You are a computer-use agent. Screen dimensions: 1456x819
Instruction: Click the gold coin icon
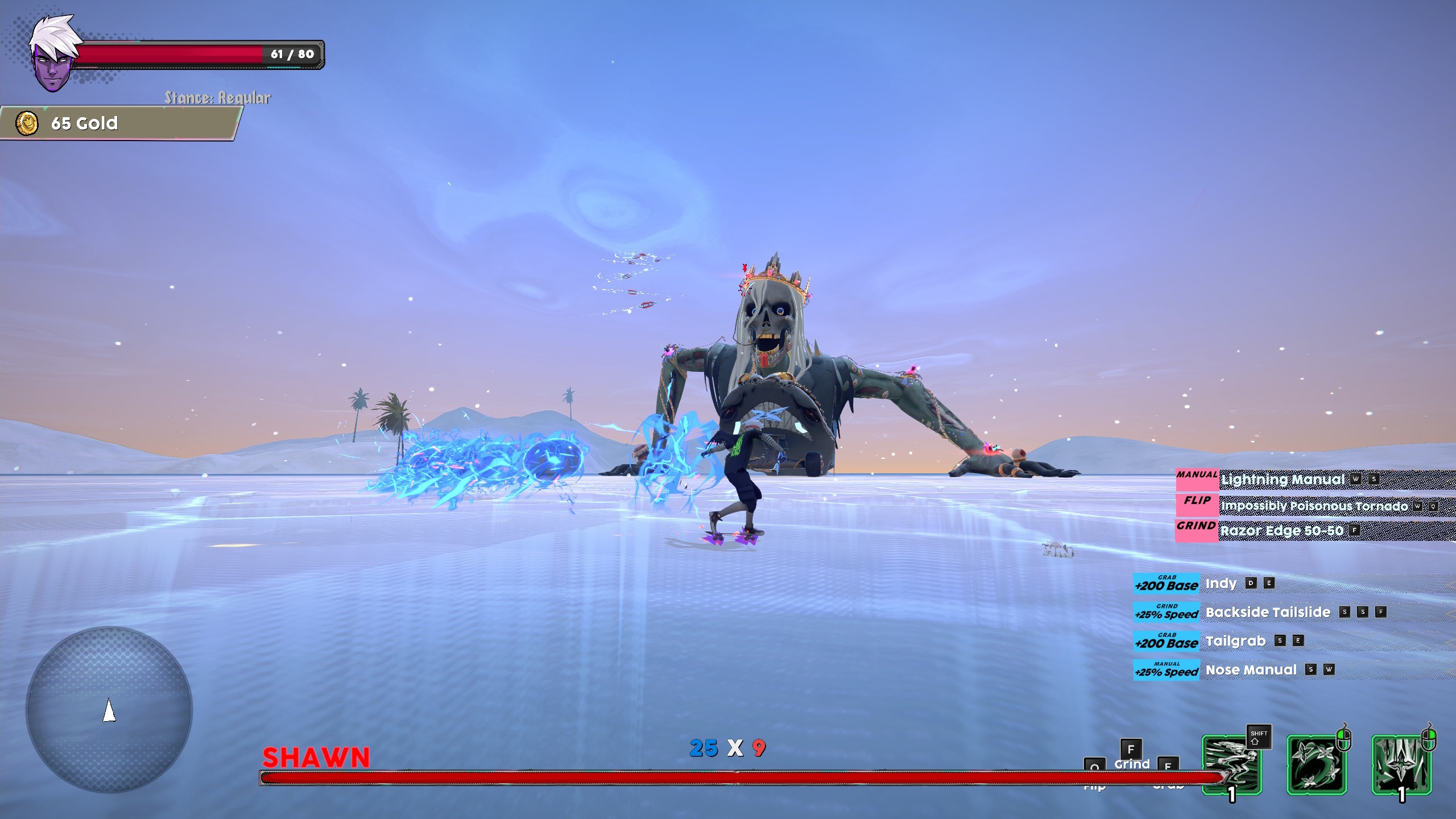click(27, 123)
